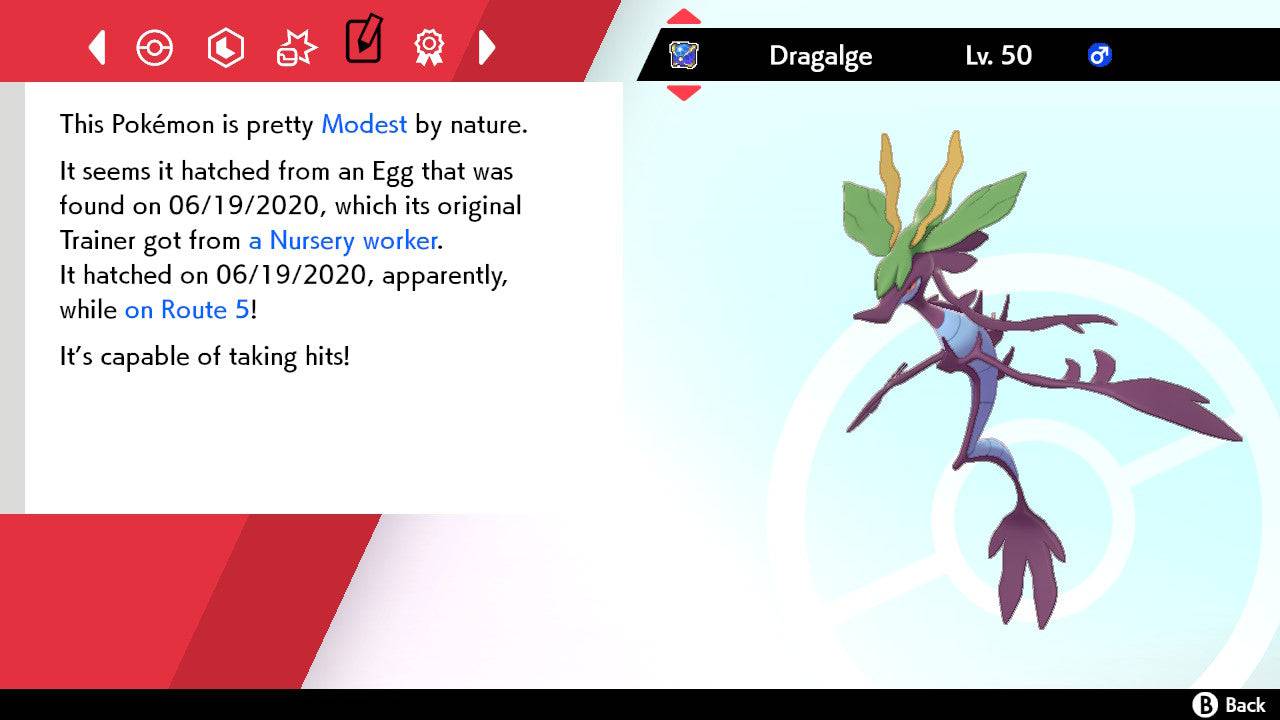Open the Modest nature link
This screenshot has height=720, width=1280.
coord(363,125)
